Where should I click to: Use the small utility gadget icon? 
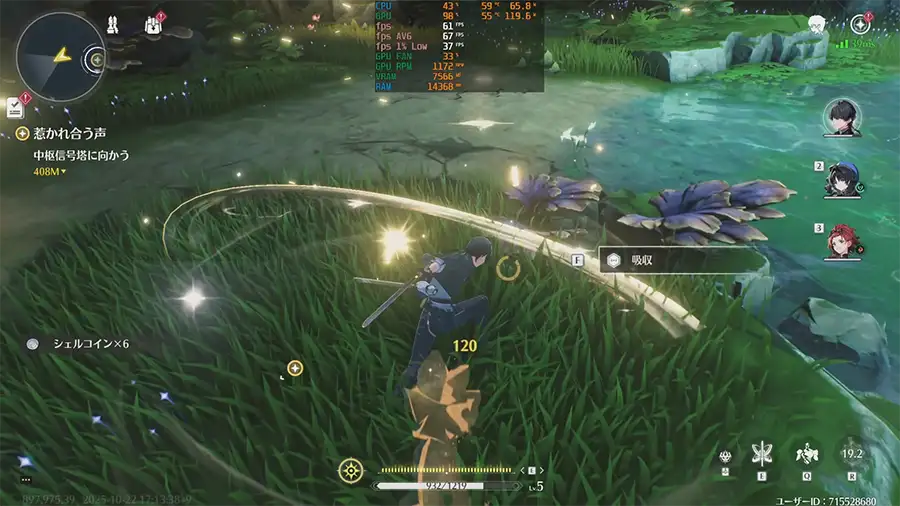[x=724, y=457]
